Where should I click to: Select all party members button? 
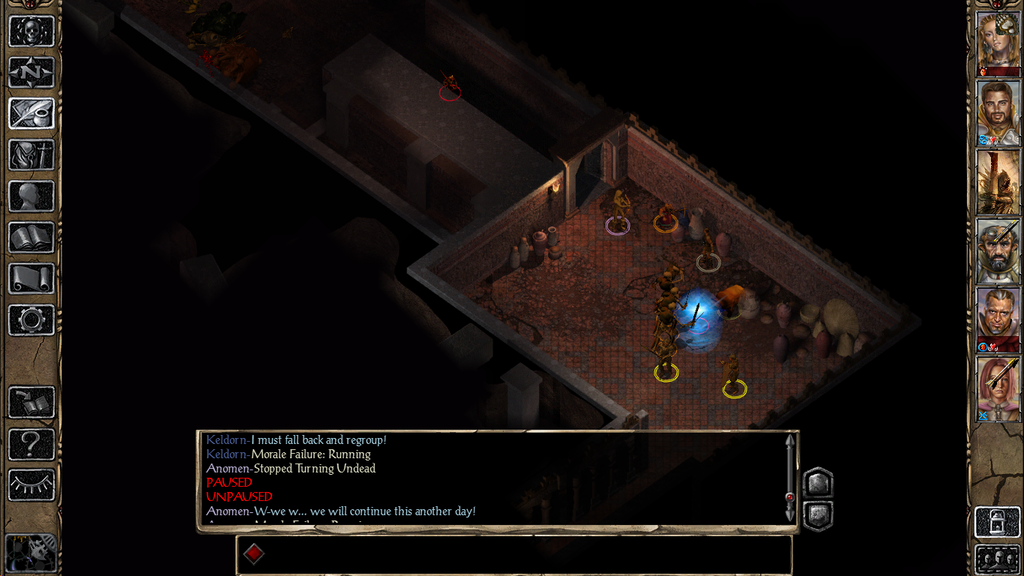[x=996, y=558]
